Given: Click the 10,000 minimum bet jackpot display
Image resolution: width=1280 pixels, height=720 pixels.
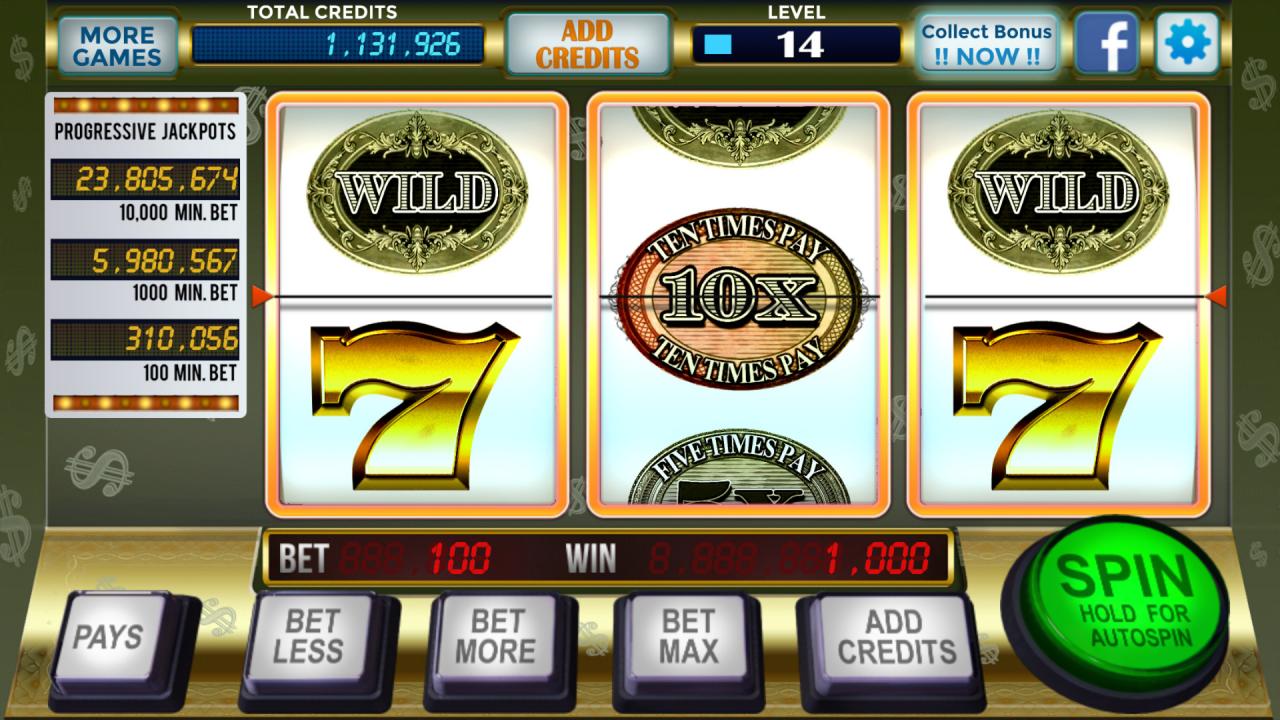Looking at the screenshot, I should [x=148, y=177].
